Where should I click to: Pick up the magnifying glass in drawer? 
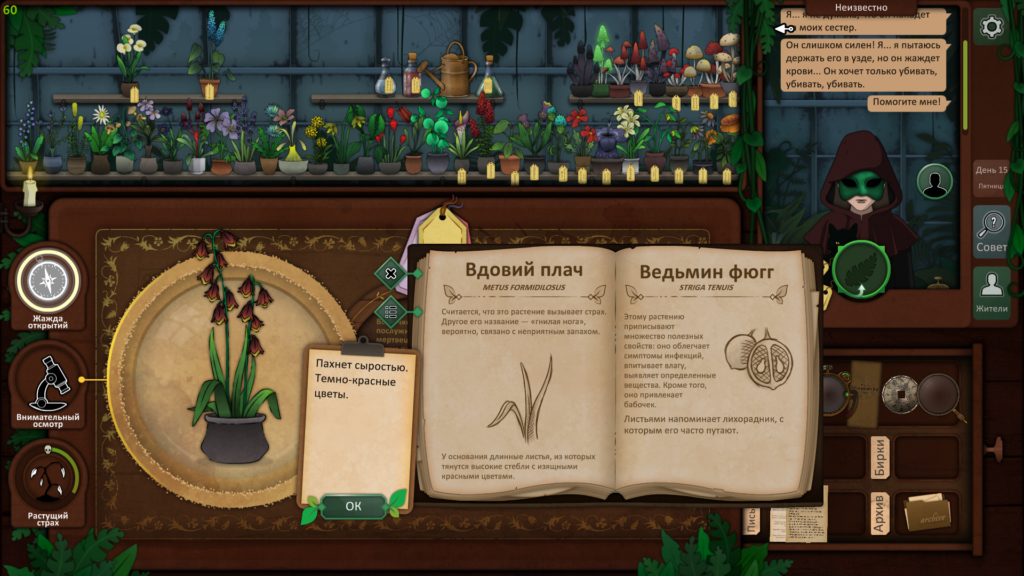pyautogui.click(x=940, y=393)
